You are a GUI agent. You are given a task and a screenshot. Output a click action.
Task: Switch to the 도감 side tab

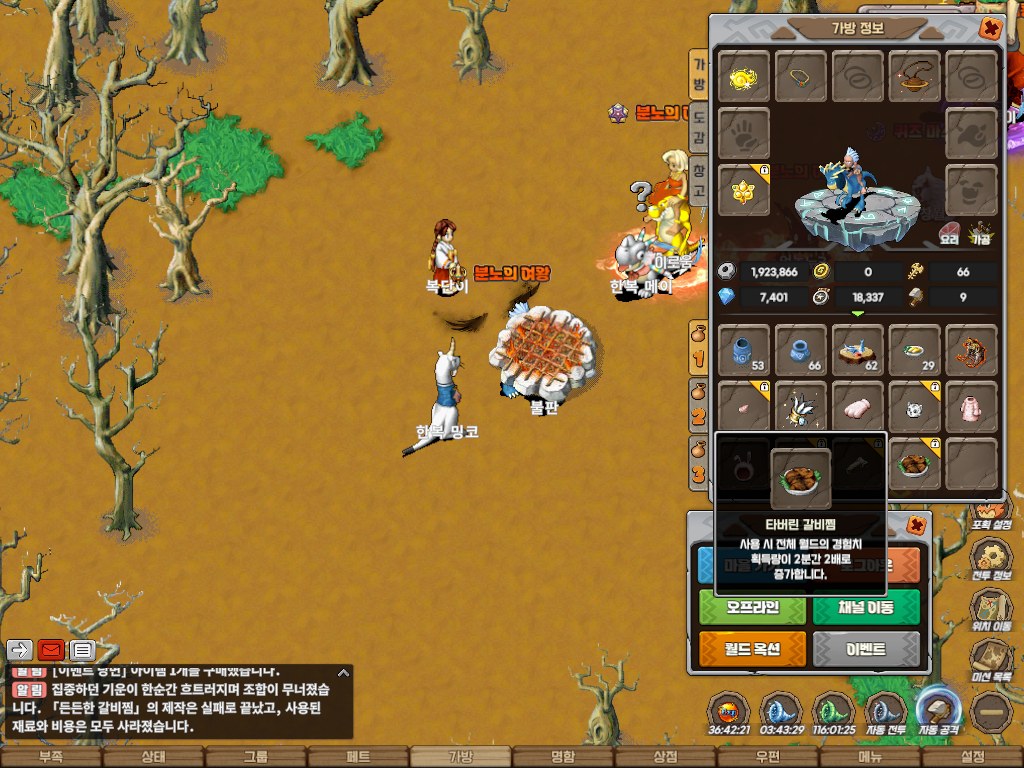(698, 128)
